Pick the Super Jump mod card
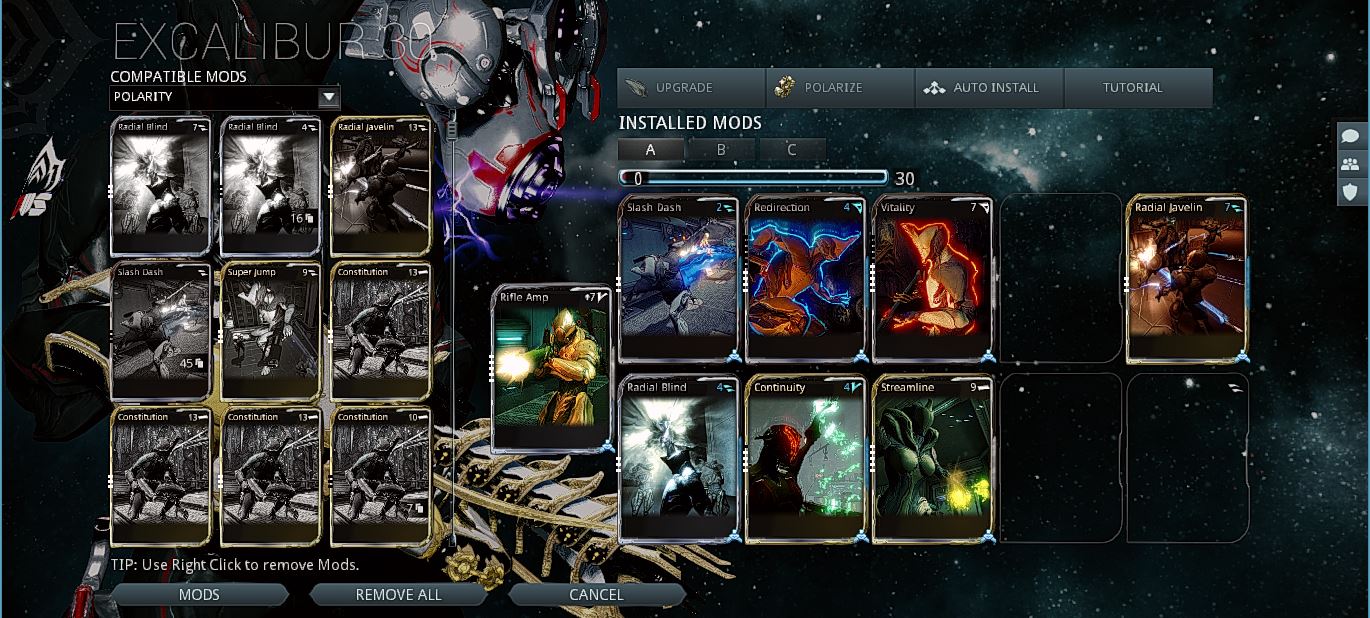 [x=270, y=331]
